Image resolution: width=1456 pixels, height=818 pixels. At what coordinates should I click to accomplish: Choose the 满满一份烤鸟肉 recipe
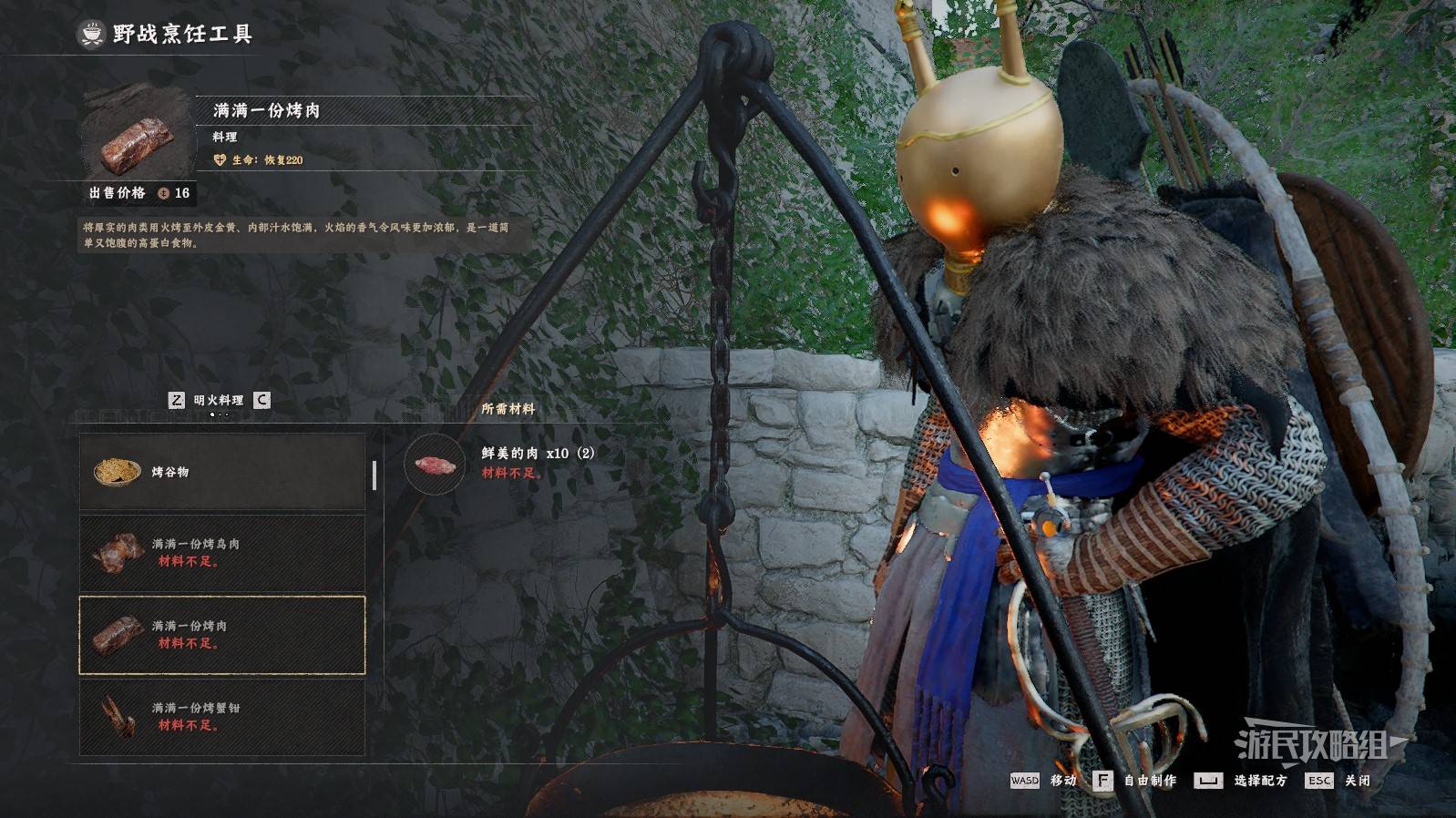(x=222, y=553)
